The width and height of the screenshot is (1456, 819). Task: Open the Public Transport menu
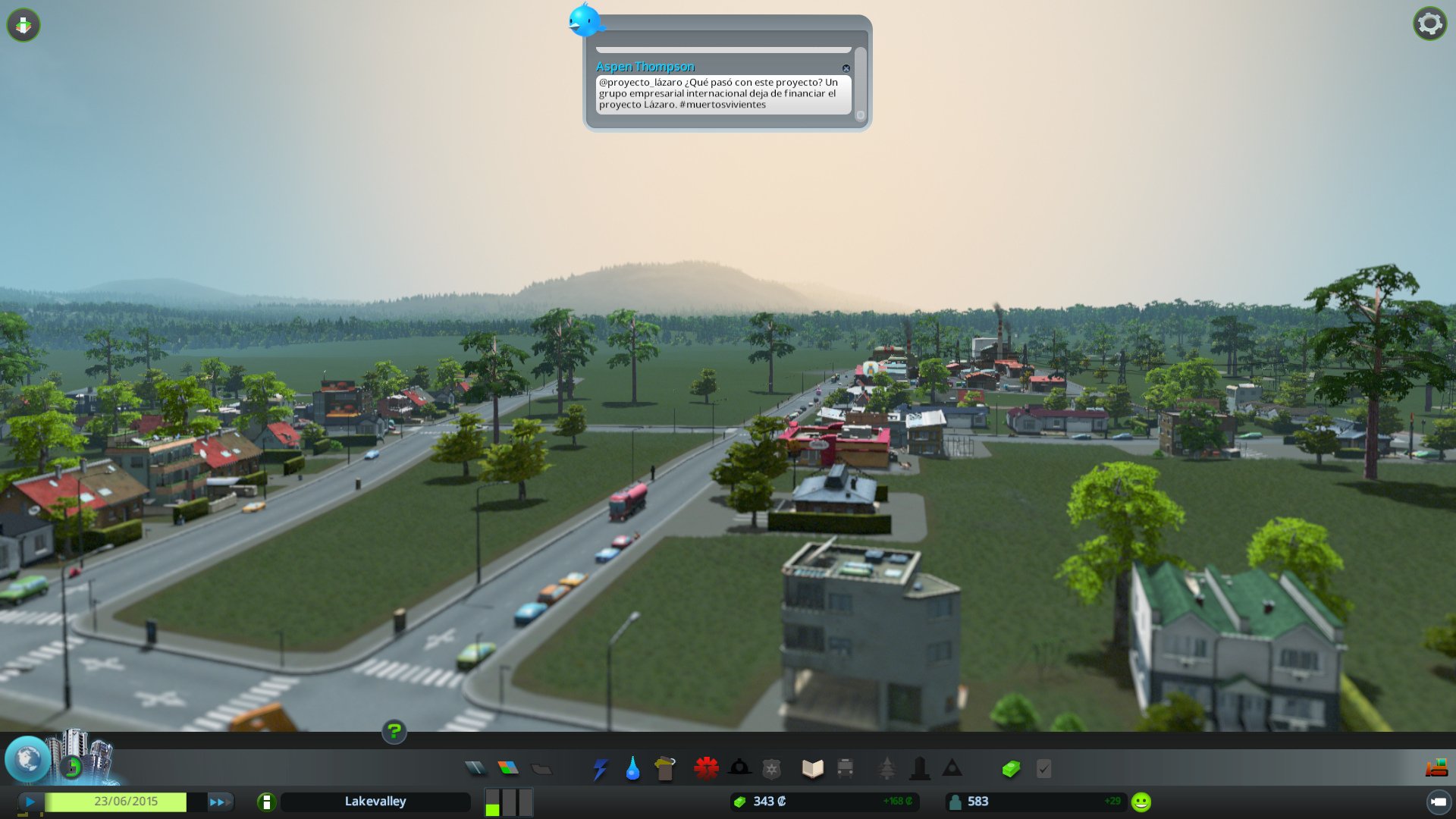click(844, 768)
